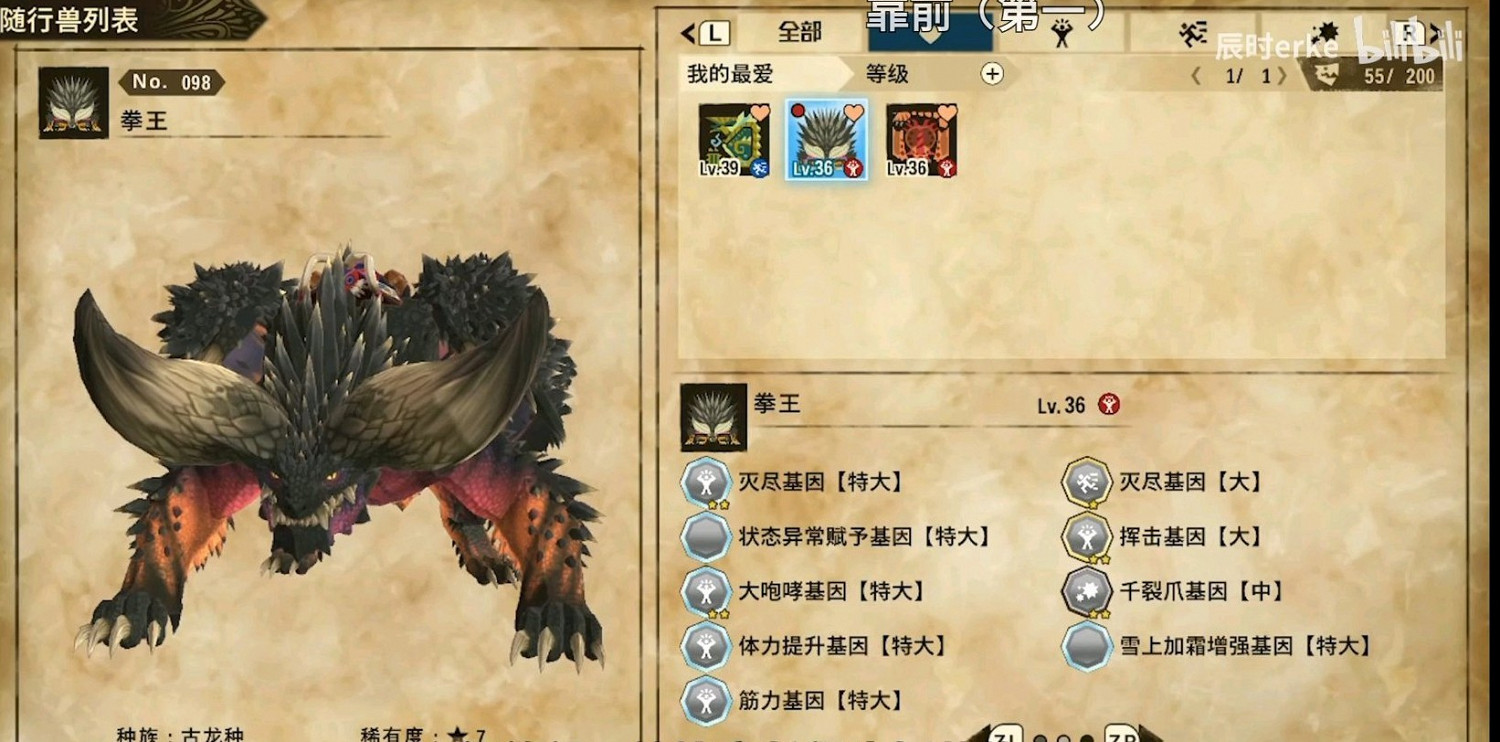This screenshot has width=1500, height=742.
Task: Click the 挥击基因【大】 gene medal icon
Action: [1085, 536]
